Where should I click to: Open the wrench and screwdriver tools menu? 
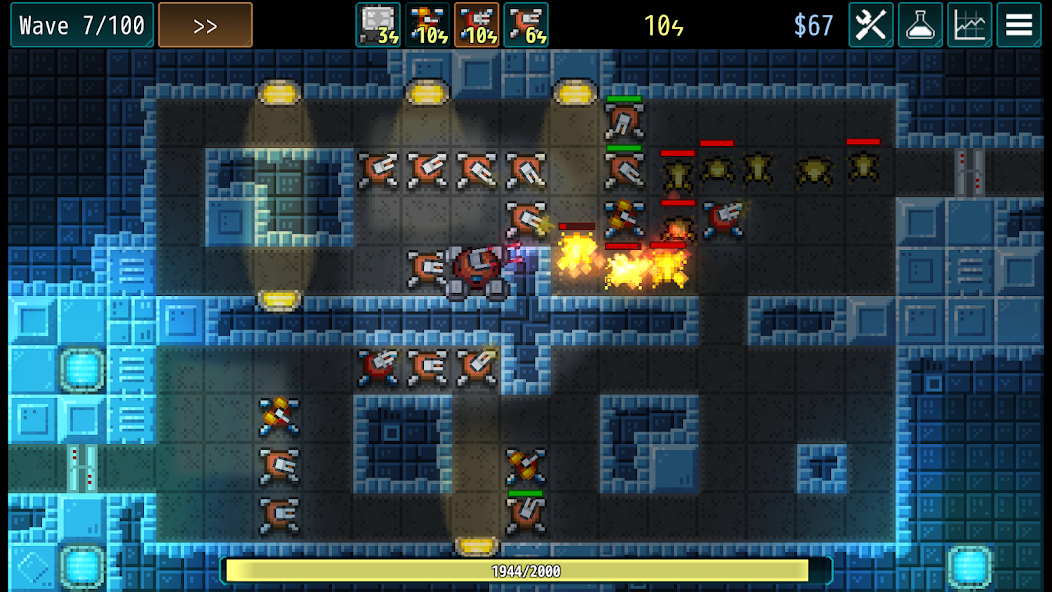(871, 25)
